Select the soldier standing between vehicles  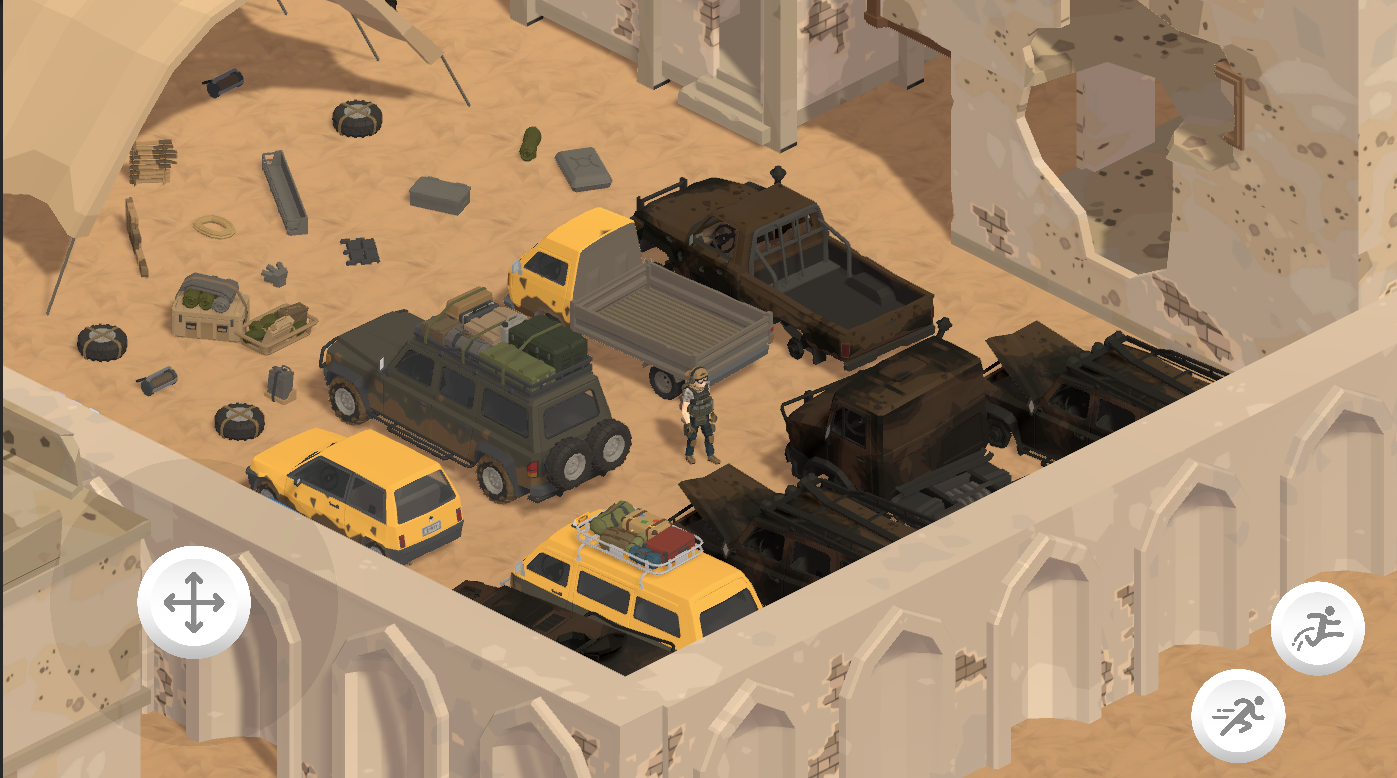699,415
